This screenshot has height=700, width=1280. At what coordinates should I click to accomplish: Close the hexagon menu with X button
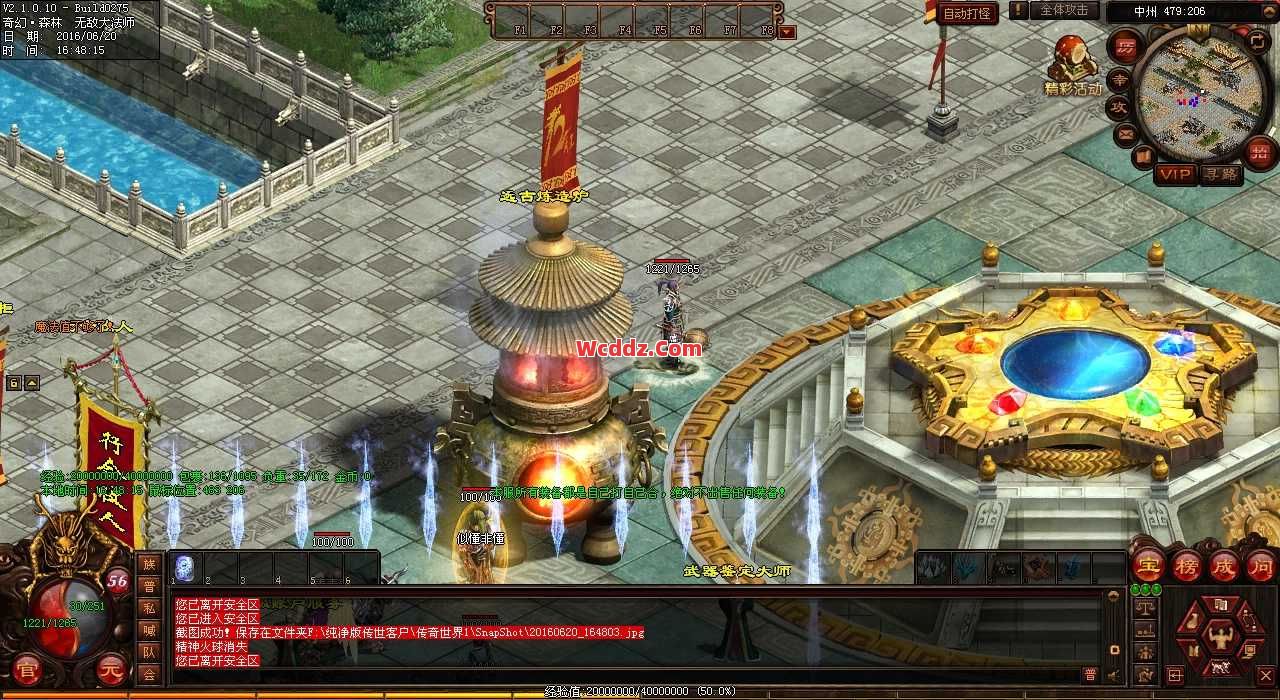[x=1265, y=675]
